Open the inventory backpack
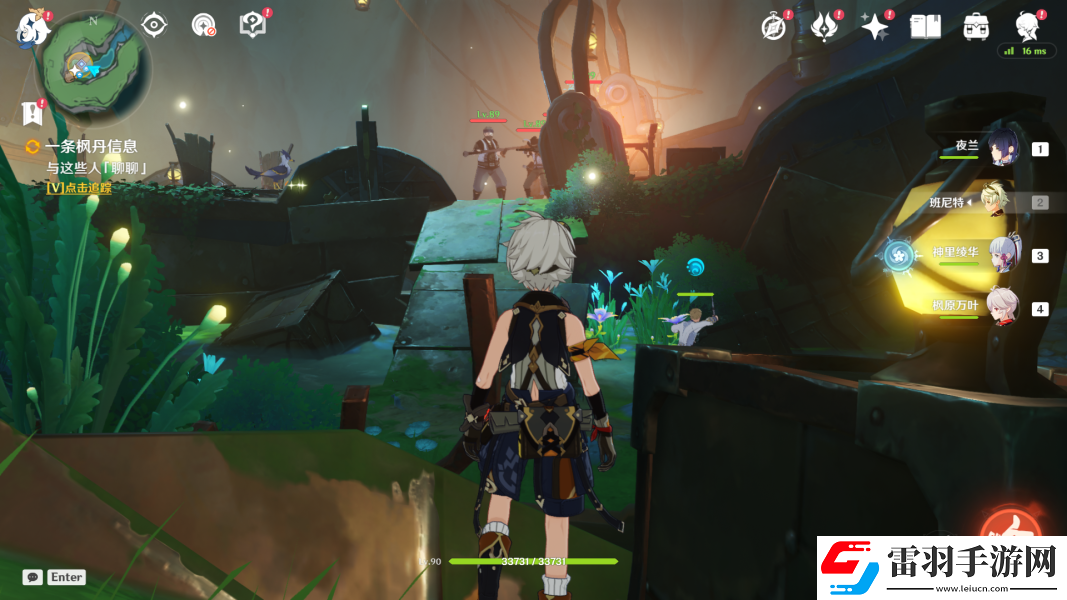The height and width of the screenshot is (600, 1067). (x=976, y=27)
